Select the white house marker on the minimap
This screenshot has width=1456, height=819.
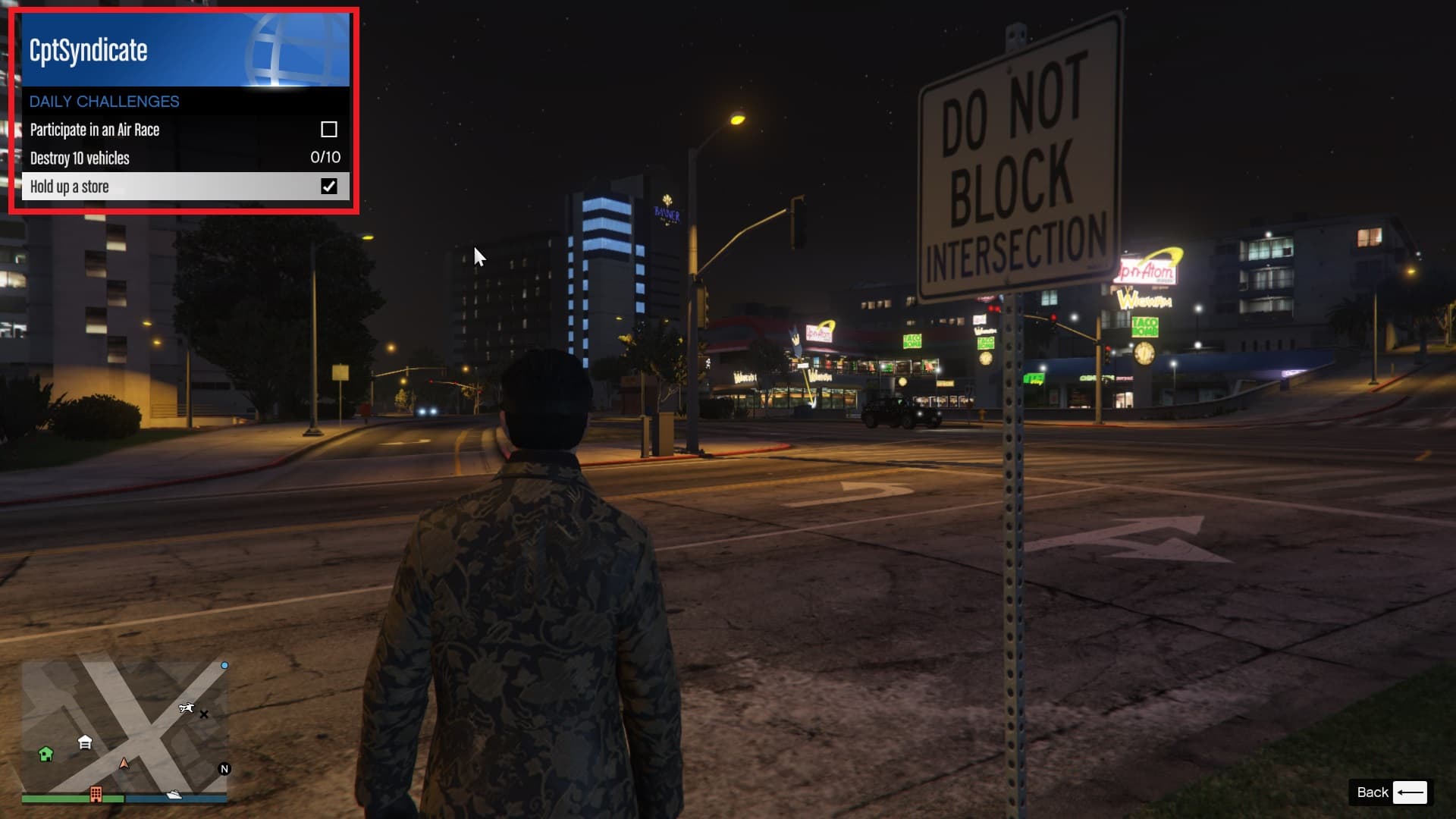tap(85, 742)
